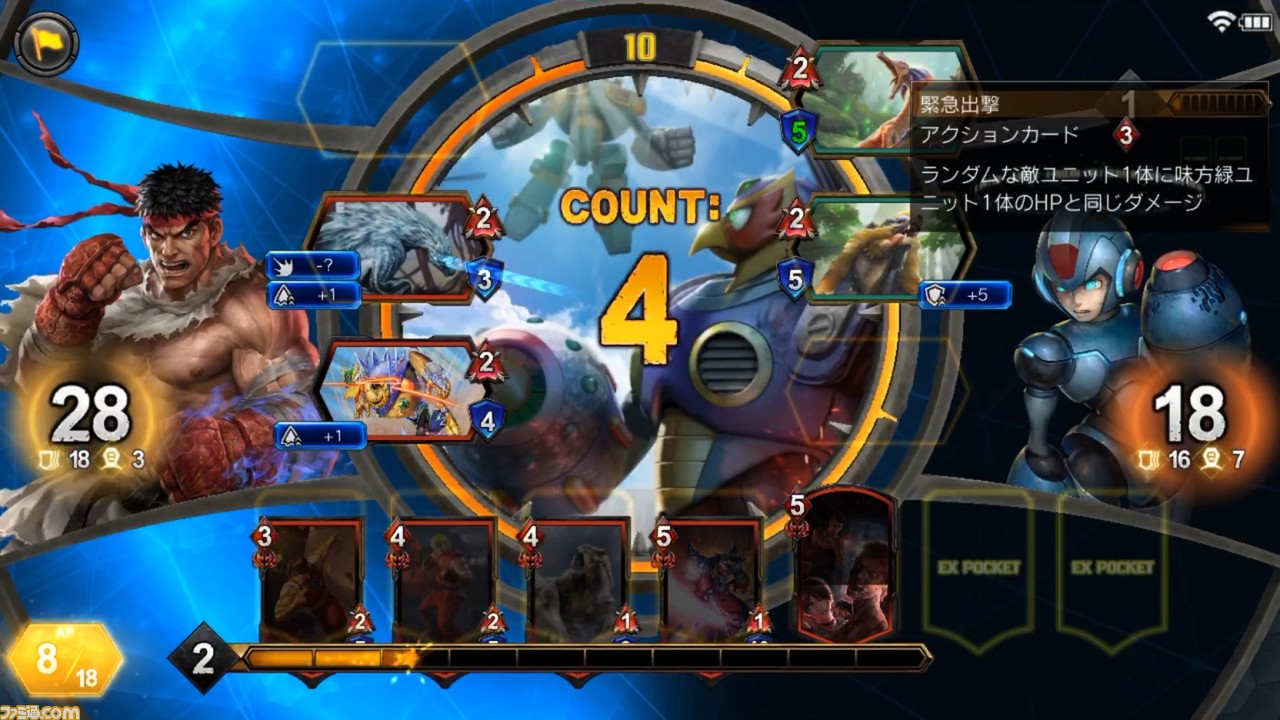Tap the -? debuff indicator on the wolf unit
The height and width of the screenshot is (720, 1280).
pyautogui.click(x=310, y=265)
